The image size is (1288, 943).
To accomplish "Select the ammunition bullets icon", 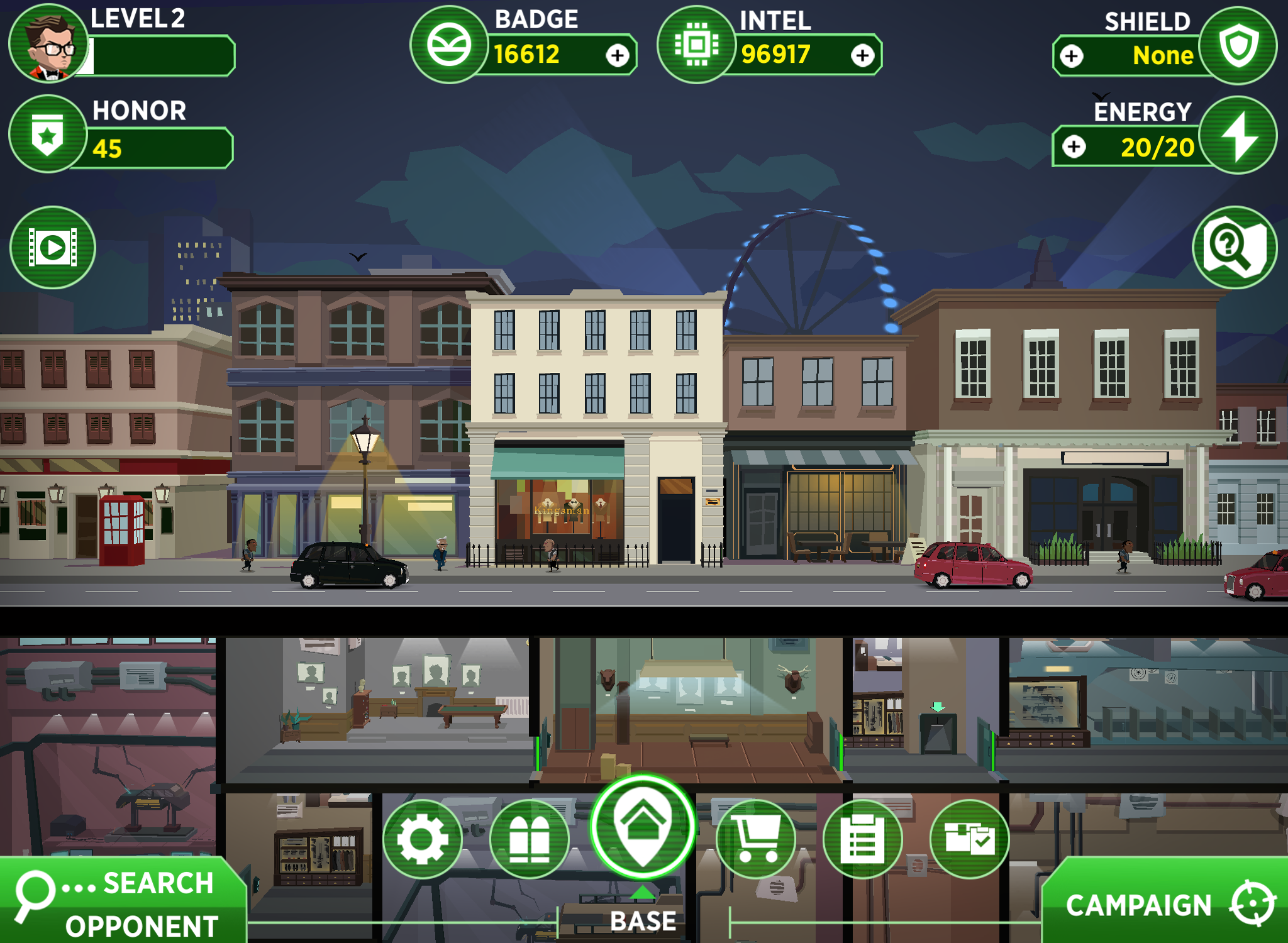I will (x=530, y=839).
